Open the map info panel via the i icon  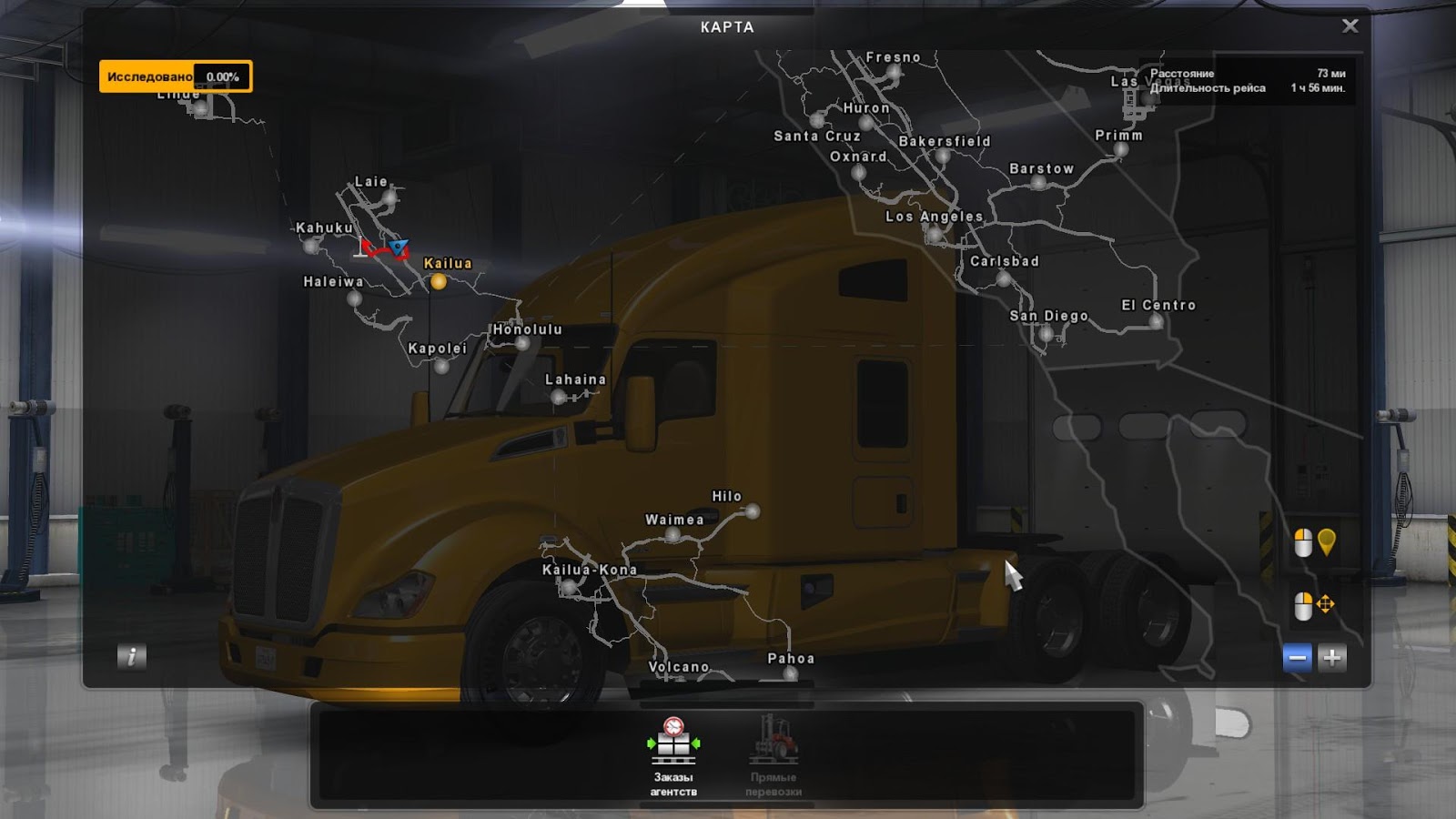[130, 658]
